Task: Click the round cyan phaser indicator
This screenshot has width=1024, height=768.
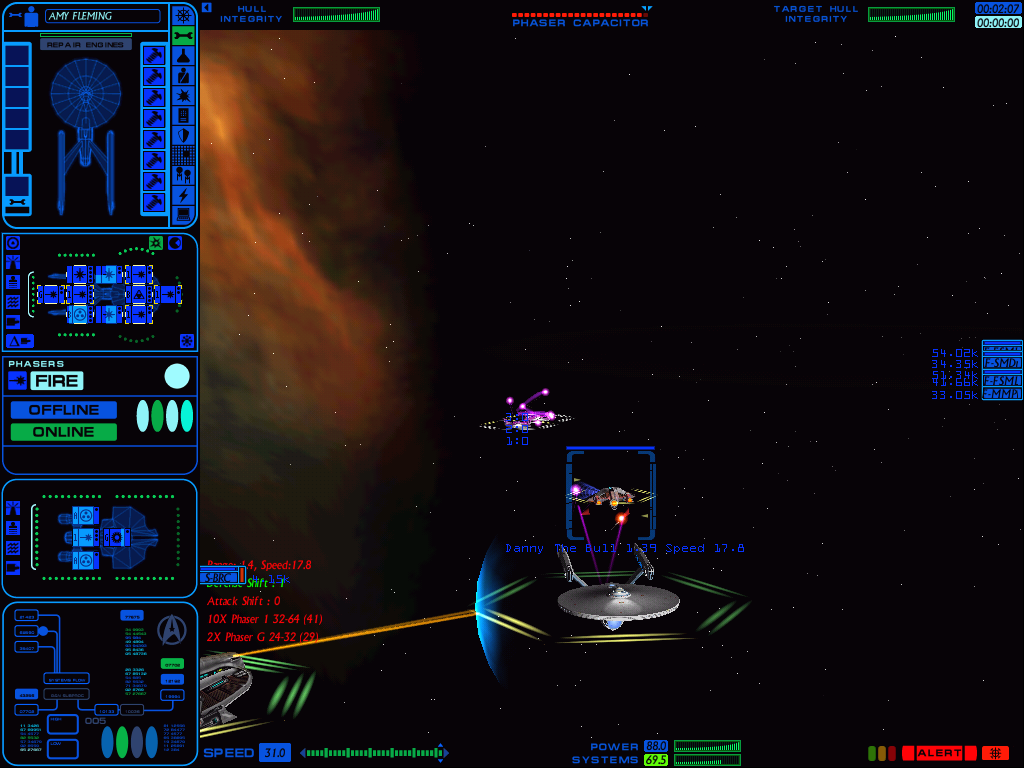Action: pyautogui.click(x=177, y=376)
